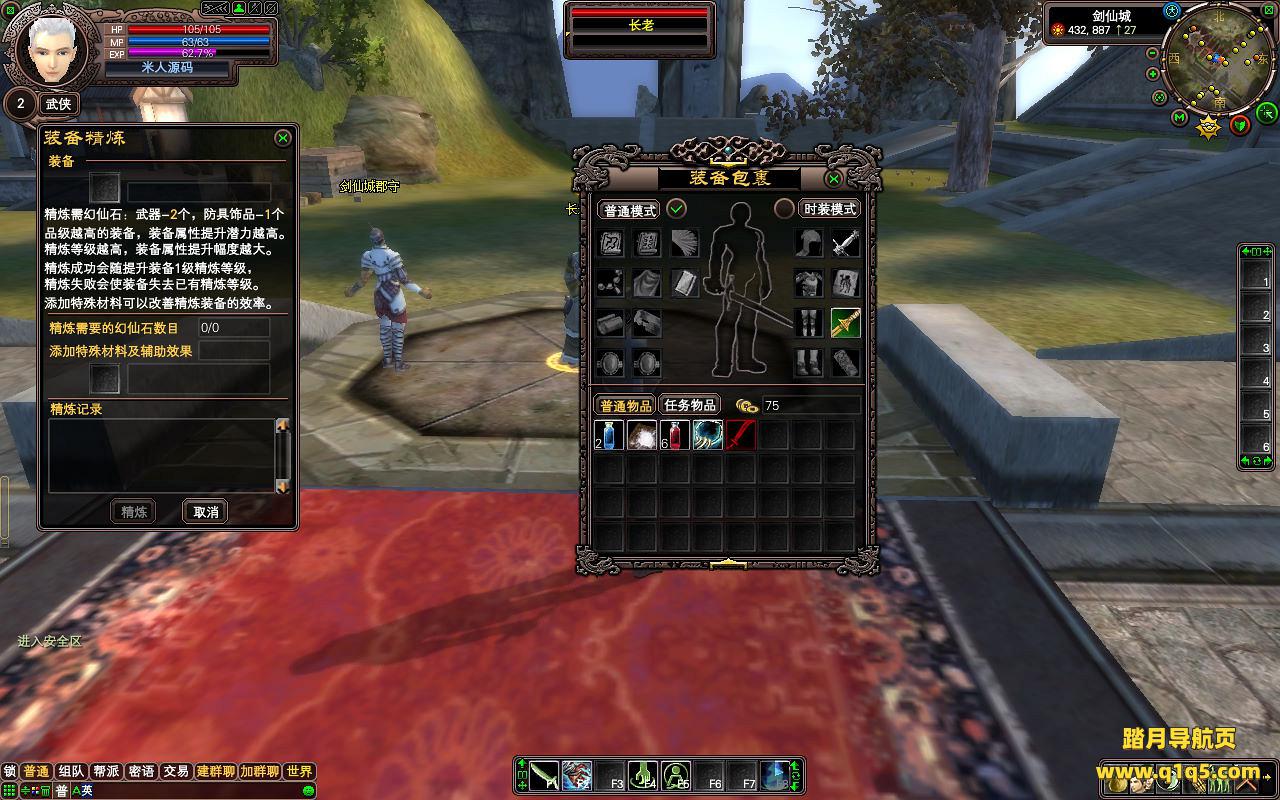Open the 任务物品 quest items tab
Screen dimensions: 1280x800
(x=690, y=405)
